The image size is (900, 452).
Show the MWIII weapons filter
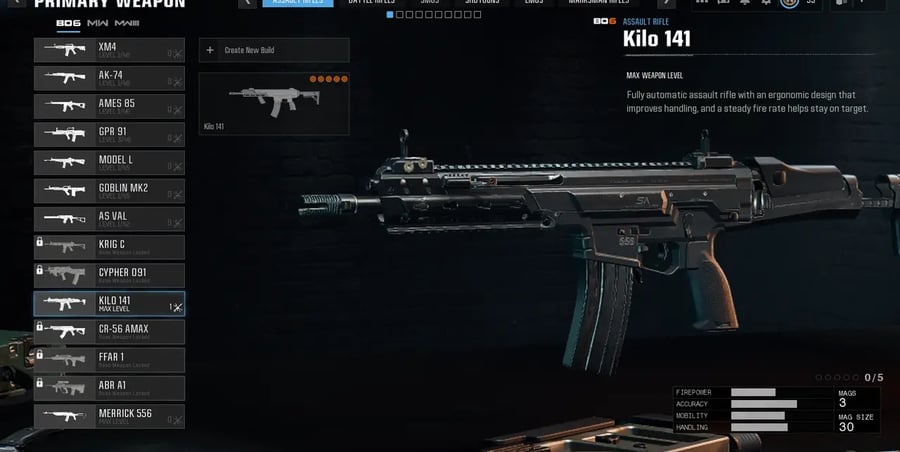click(x=127, y=22)
